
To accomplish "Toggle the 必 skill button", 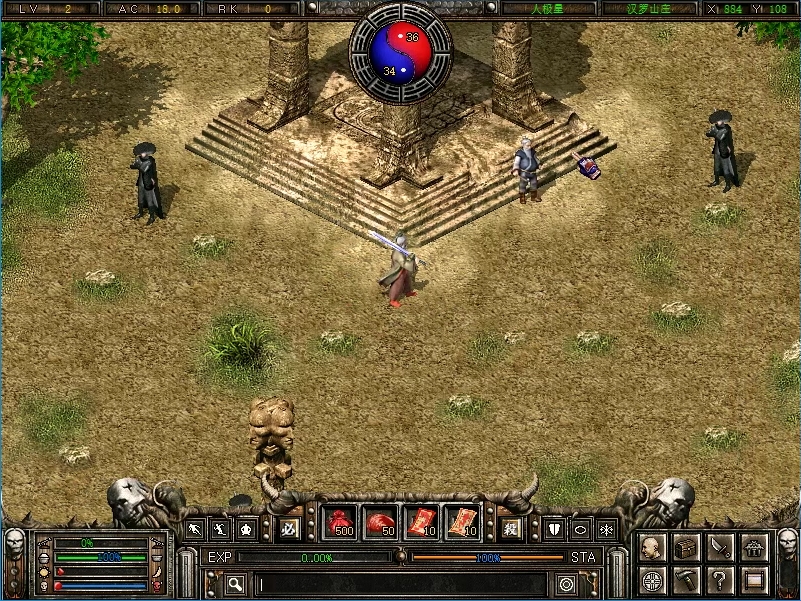I will (x=290, y=526).
